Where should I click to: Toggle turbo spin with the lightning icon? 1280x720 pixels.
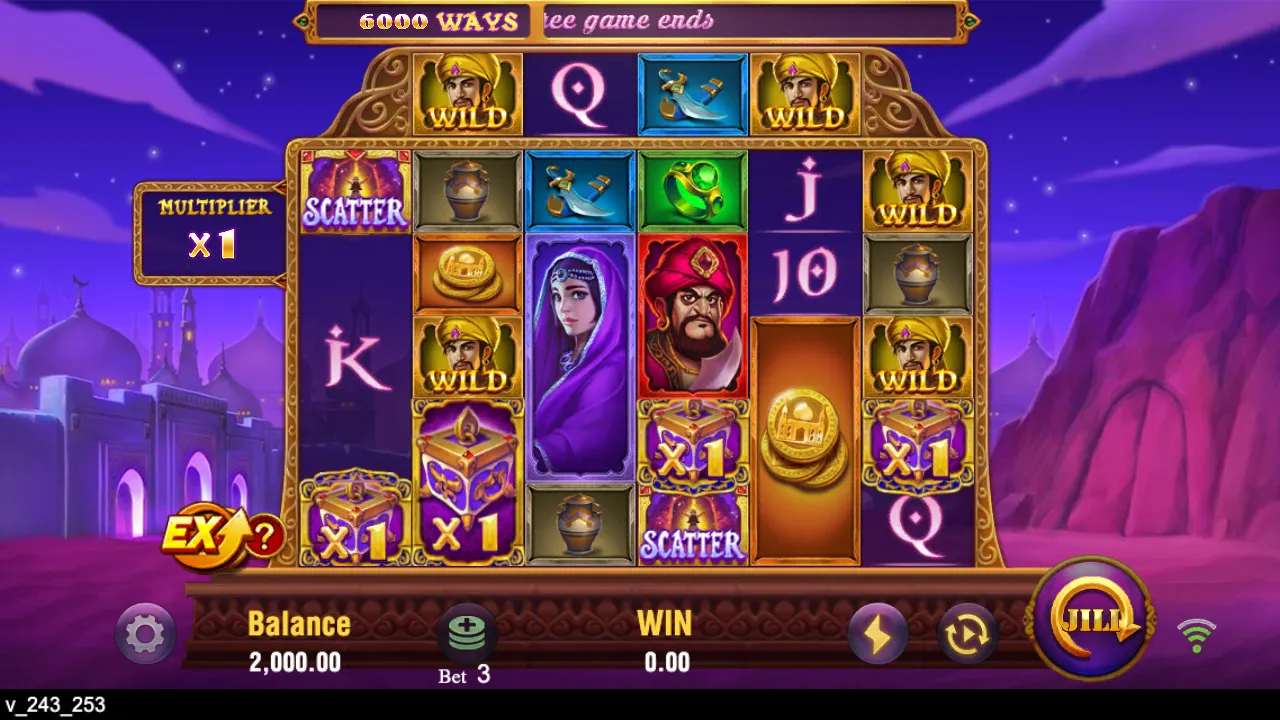878,632
